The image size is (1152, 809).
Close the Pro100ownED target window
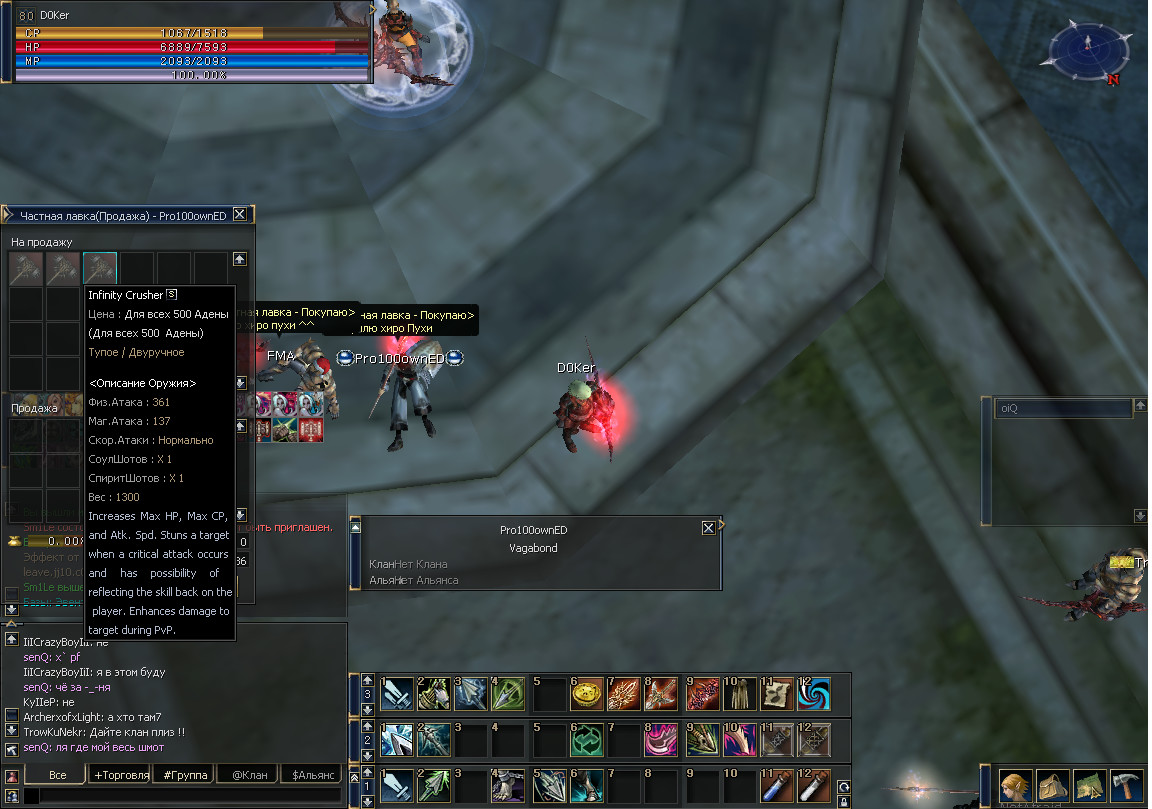pyautogui.click(x=709, y=528)
